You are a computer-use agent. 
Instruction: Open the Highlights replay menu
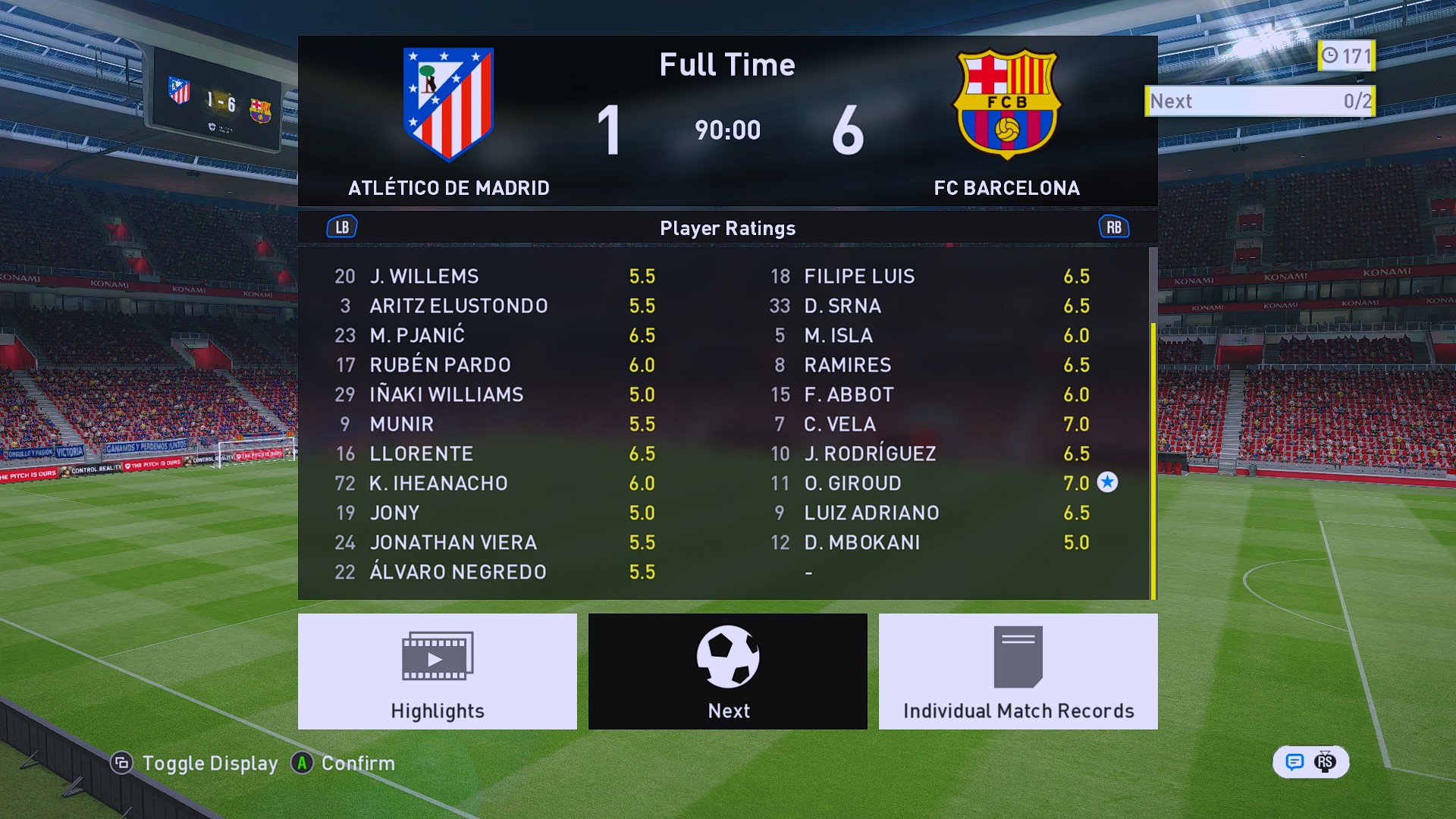[x=437, y=671]
